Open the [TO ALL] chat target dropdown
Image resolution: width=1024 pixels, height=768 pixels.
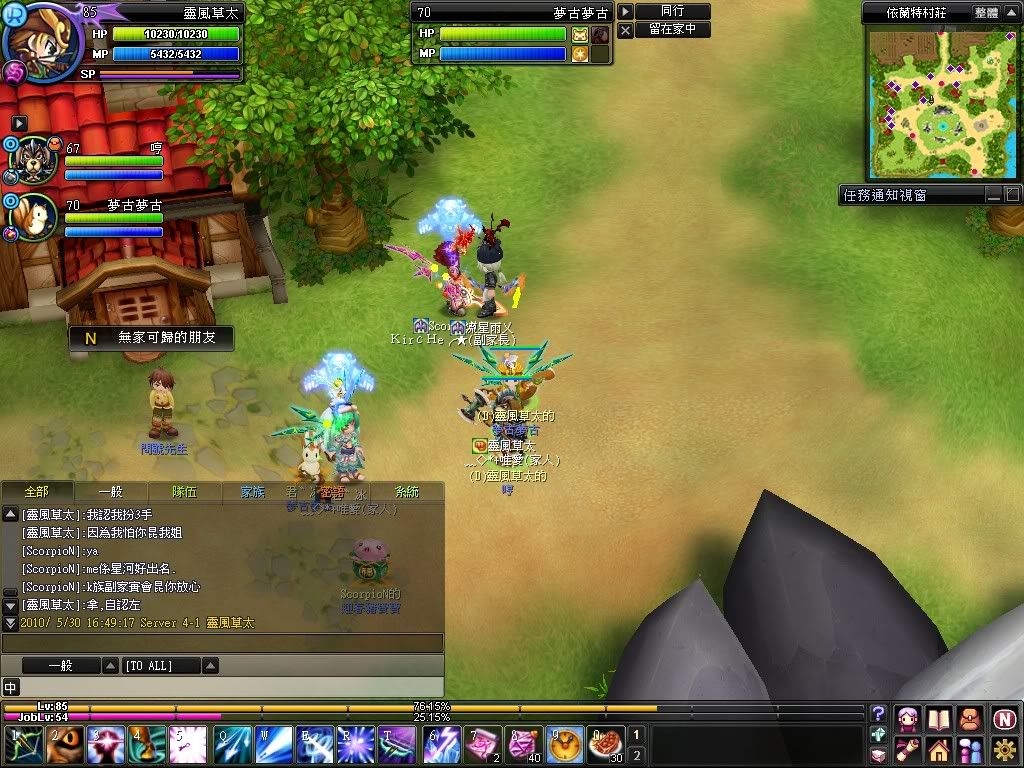tap(211, 666)
